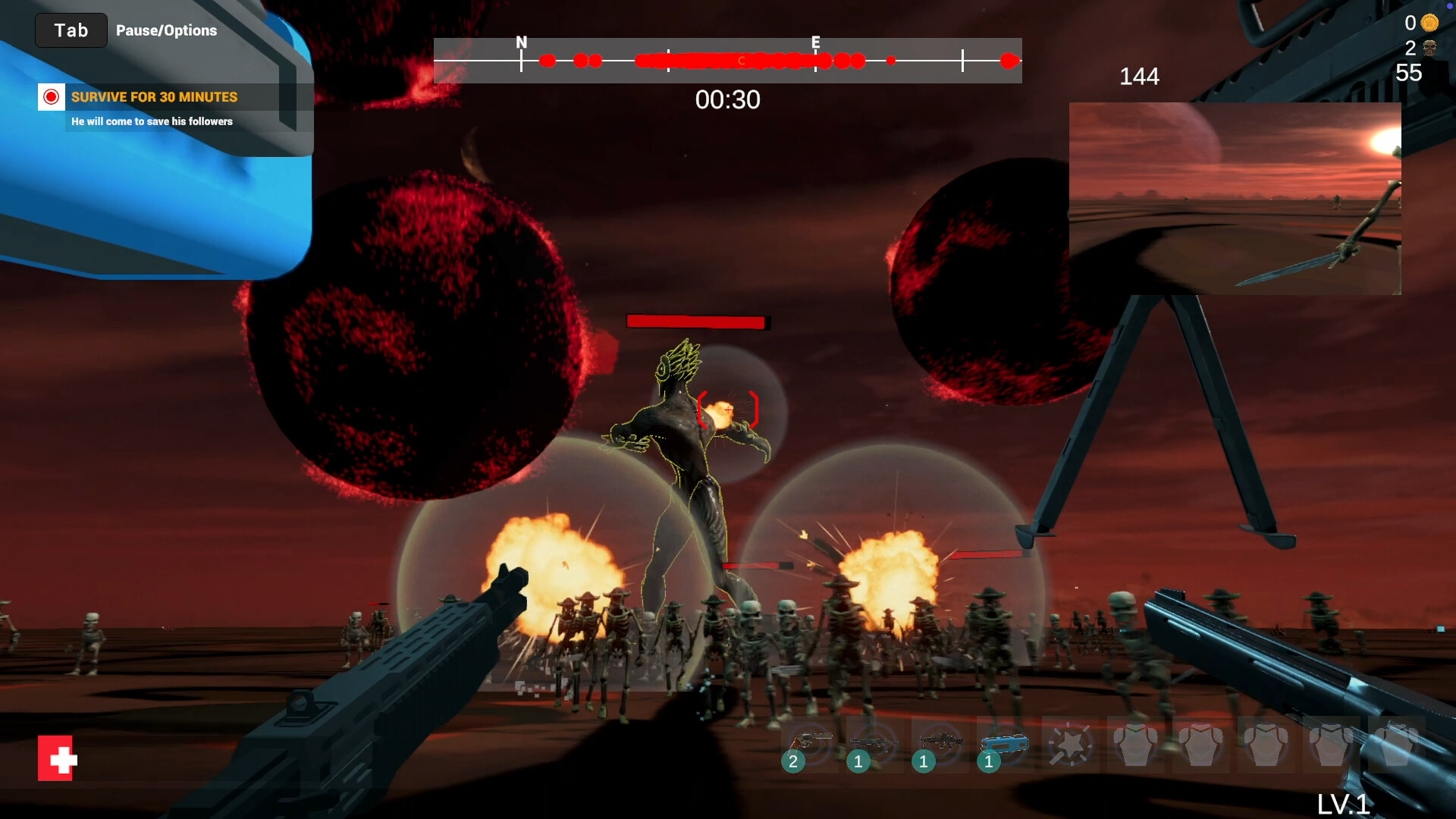Click the skull kill counter icon
The width and height of the screenshot is (1456, 819).
(x=1429, y=48)
